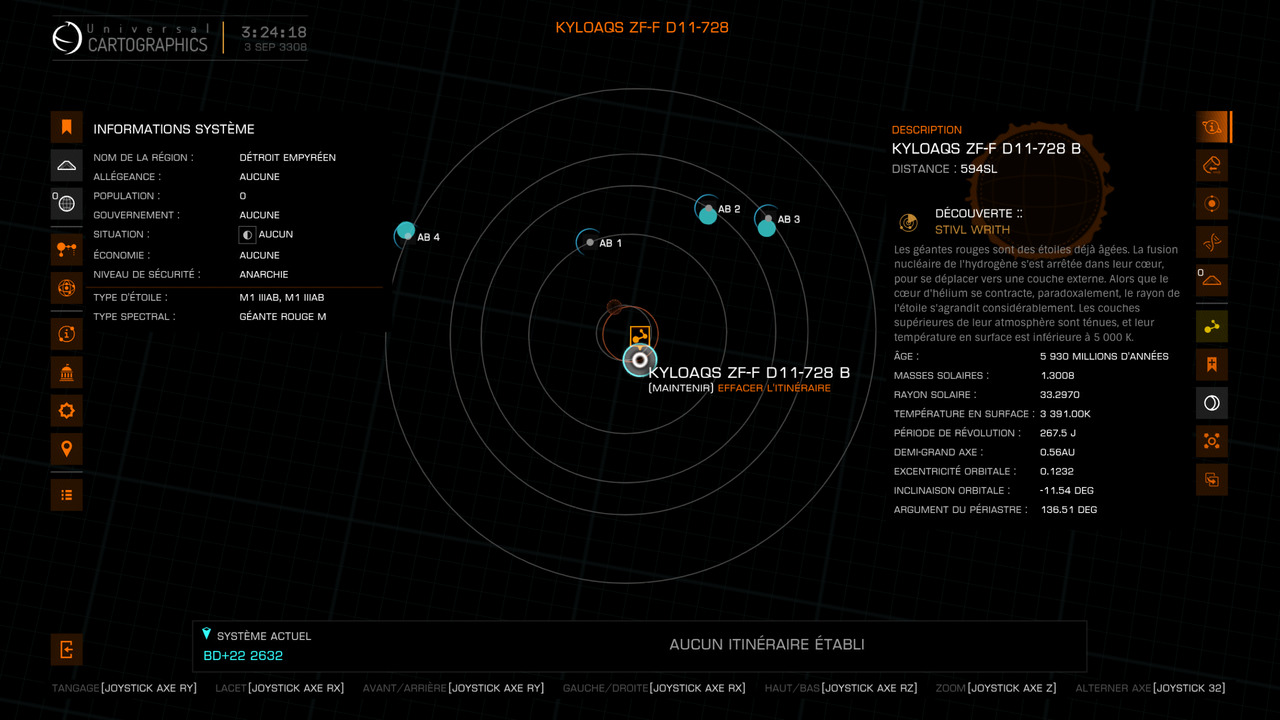Viewport: 1280px width, 720px height.
Task: Choose planet AB 3 on the orrery
Action: (767, 224)
